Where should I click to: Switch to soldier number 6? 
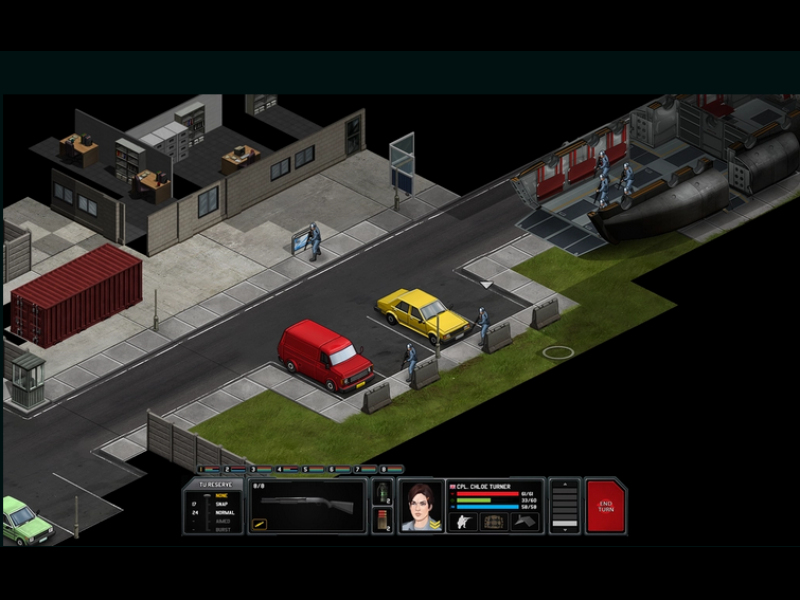(x=331, y=468)
